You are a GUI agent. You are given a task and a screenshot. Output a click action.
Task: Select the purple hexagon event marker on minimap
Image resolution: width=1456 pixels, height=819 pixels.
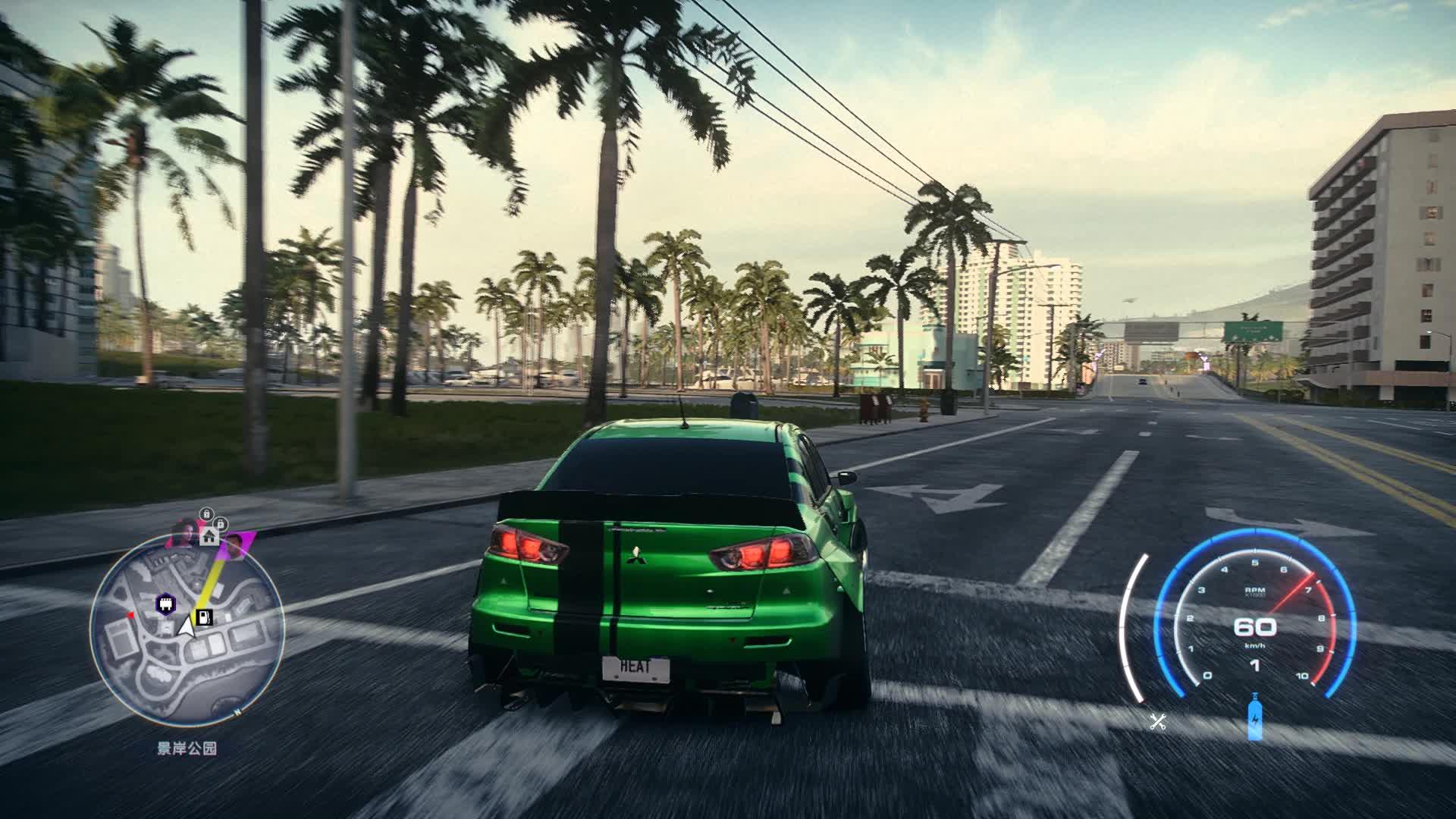(x=165, y=604)
